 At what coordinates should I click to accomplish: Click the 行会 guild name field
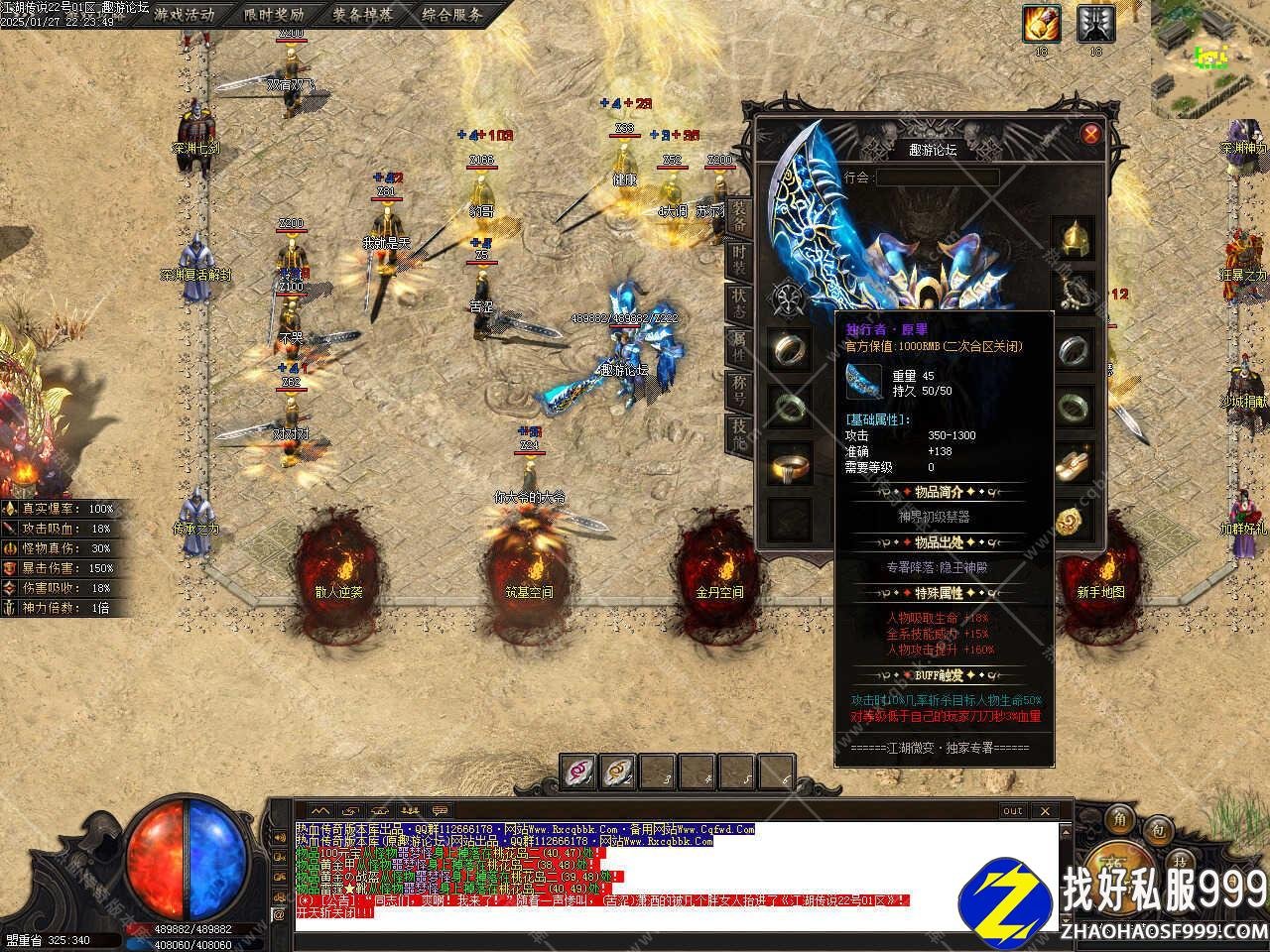pyautogui.click(x=936, y=178)
